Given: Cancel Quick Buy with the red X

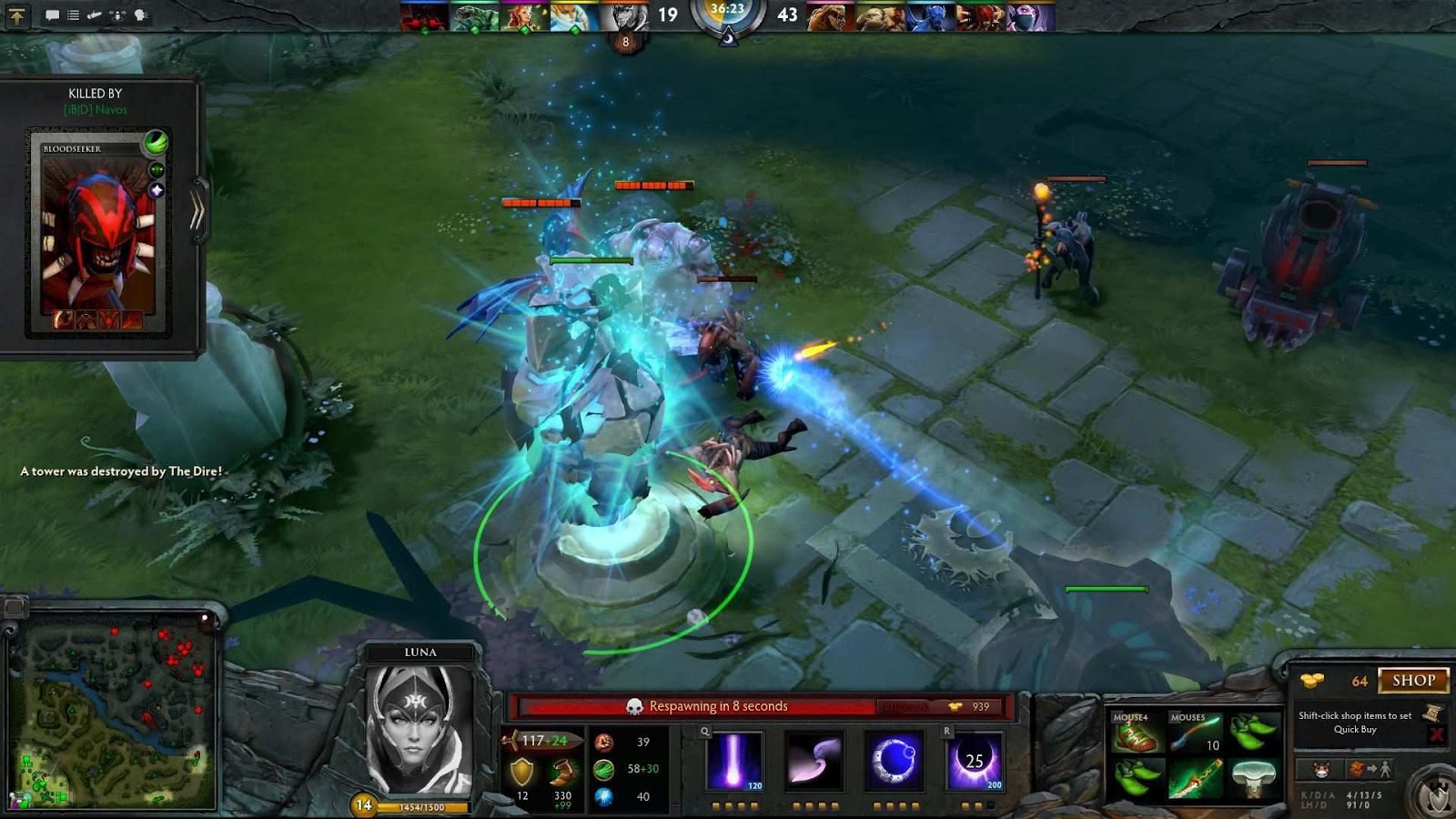Looking at the screenshot, I should point(1435,733).
